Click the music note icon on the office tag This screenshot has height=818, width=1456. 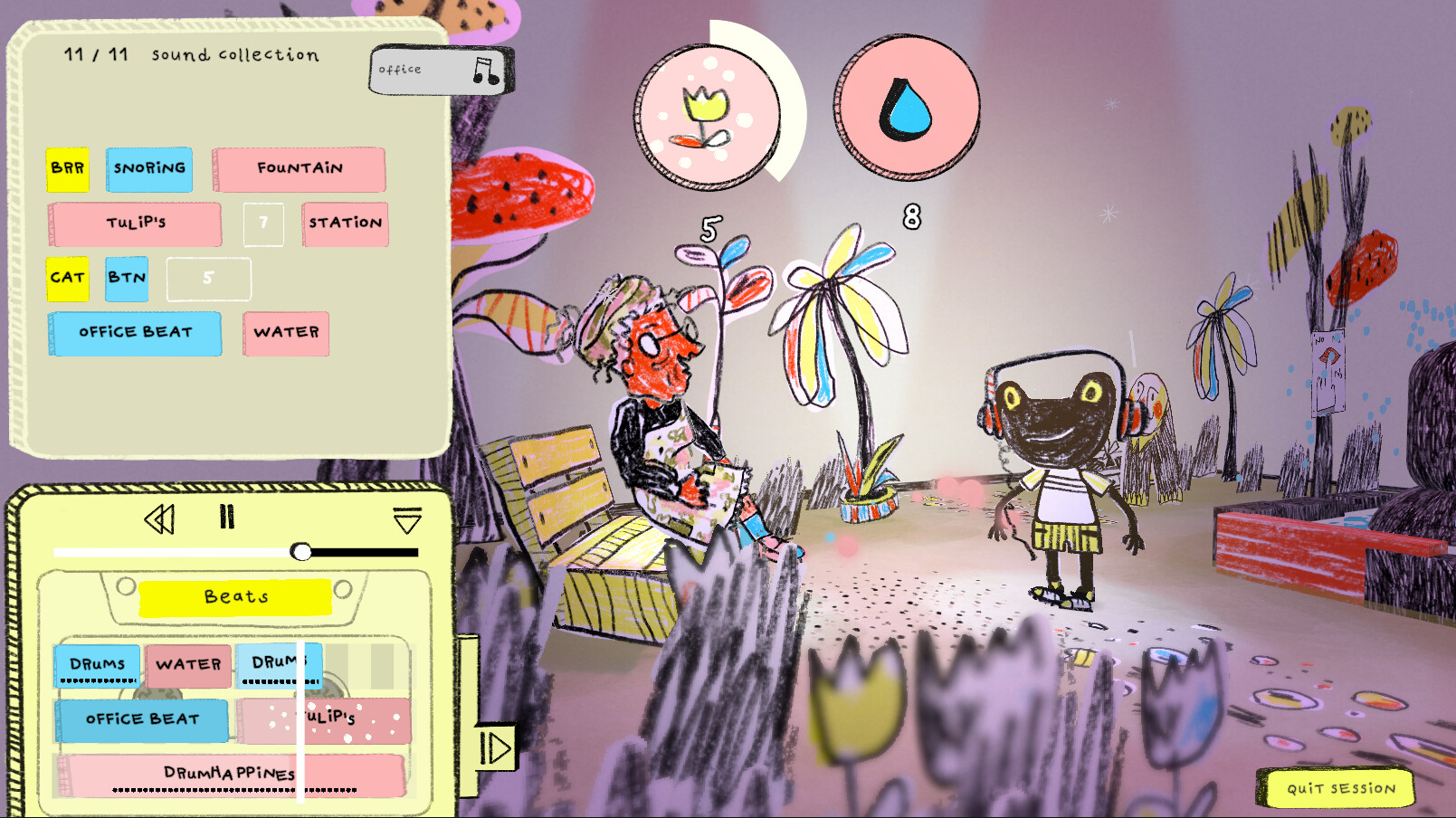tap(484, 69)
